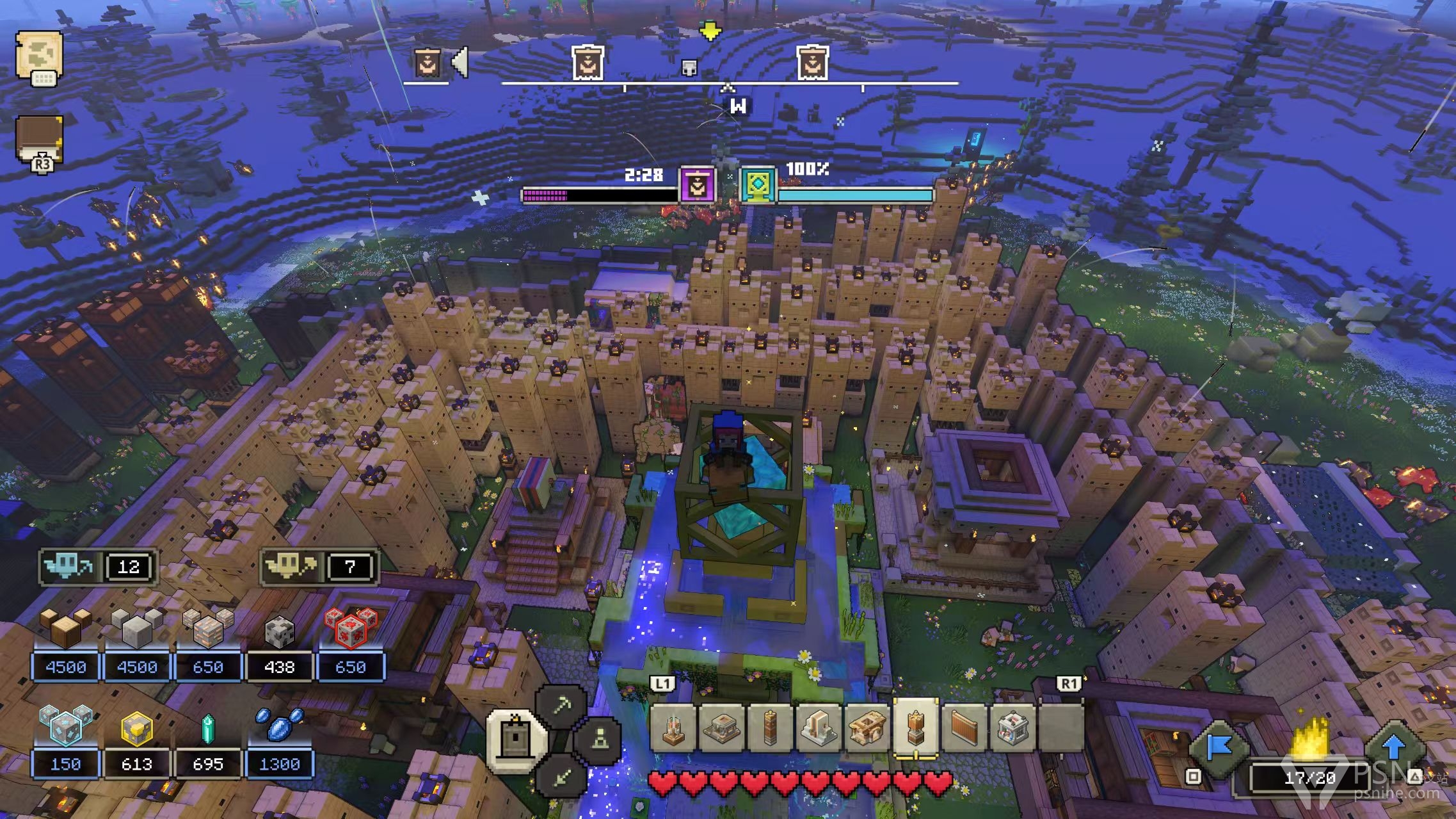Select the leftmost compass banner marker
This screenshot has width=1456, height=819.
(427, 63)
